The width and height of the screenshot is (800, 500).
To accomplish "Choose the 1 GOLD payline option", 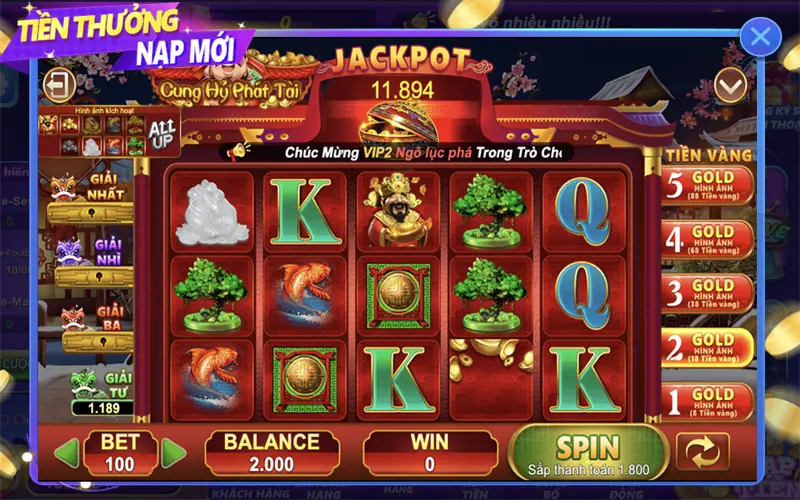I will click(x=707, y=402).
